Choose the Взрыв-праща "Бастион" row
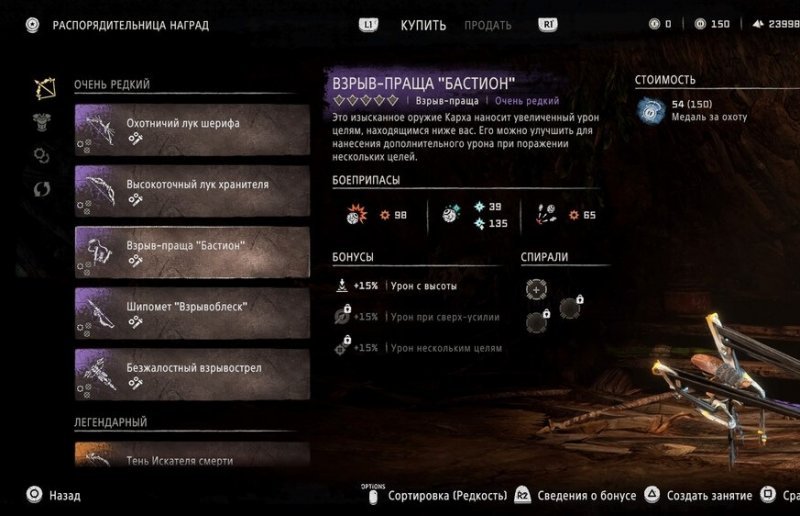 pyautogui.click(x=192, y=252)
